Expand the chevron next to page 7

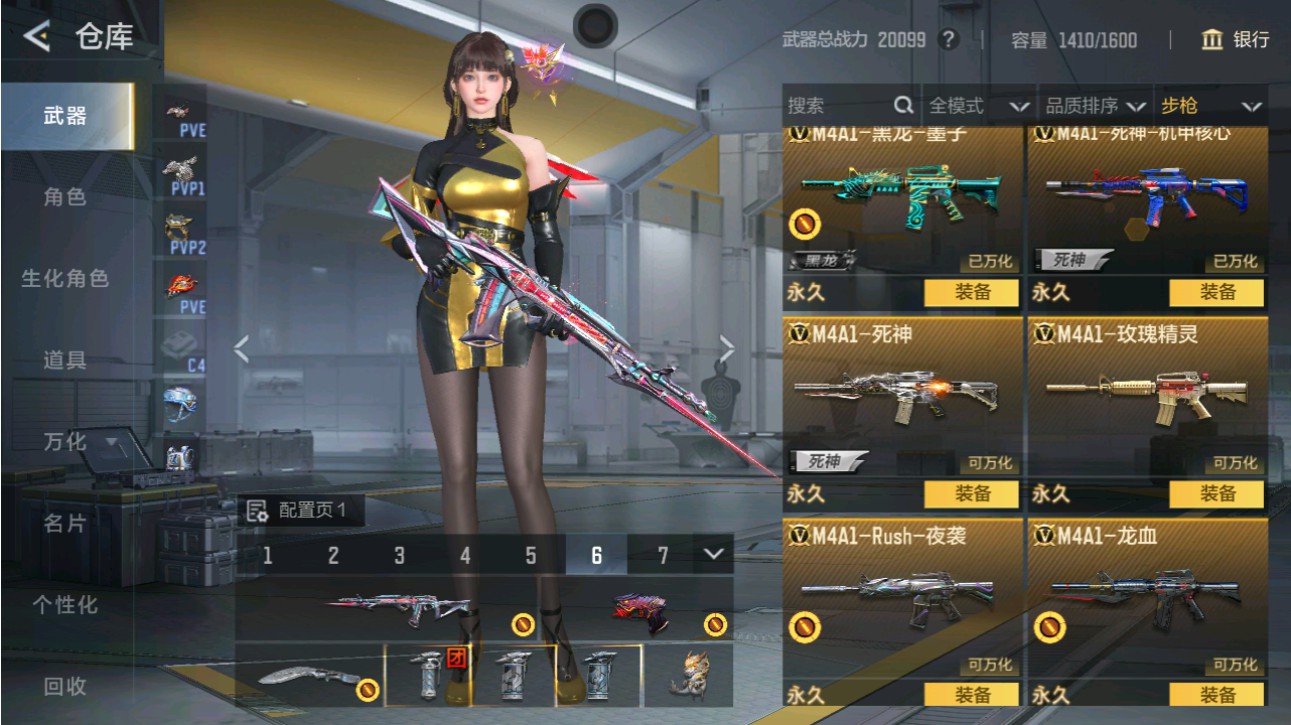(710, 553)
